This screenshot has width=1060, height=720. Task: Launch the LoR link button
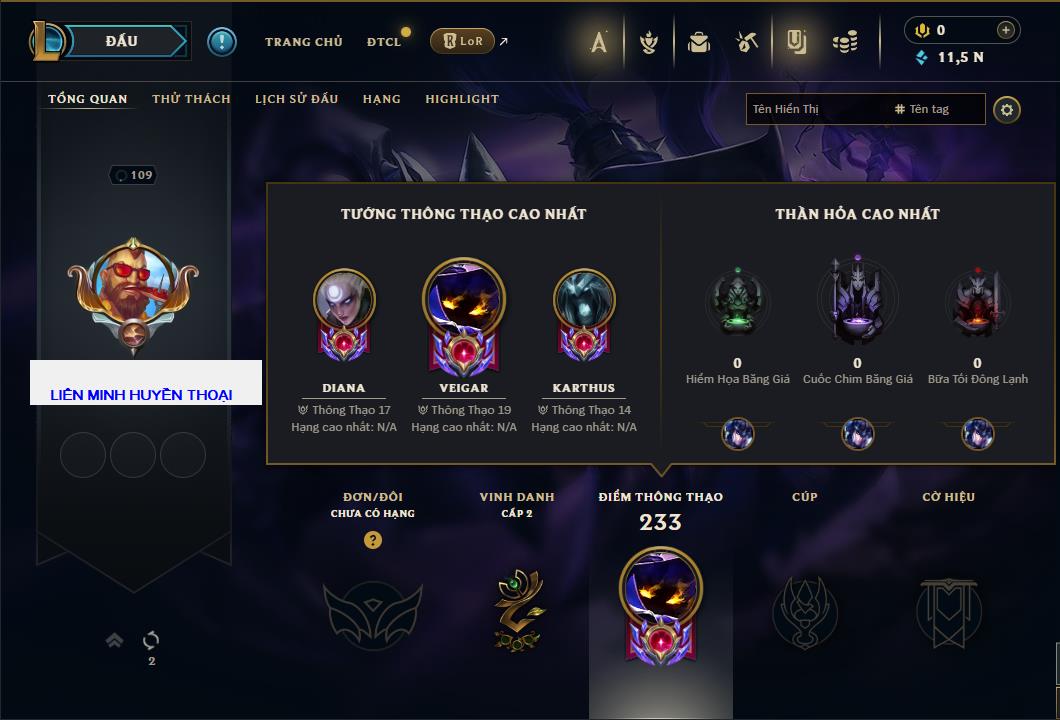tap(462, 41)
